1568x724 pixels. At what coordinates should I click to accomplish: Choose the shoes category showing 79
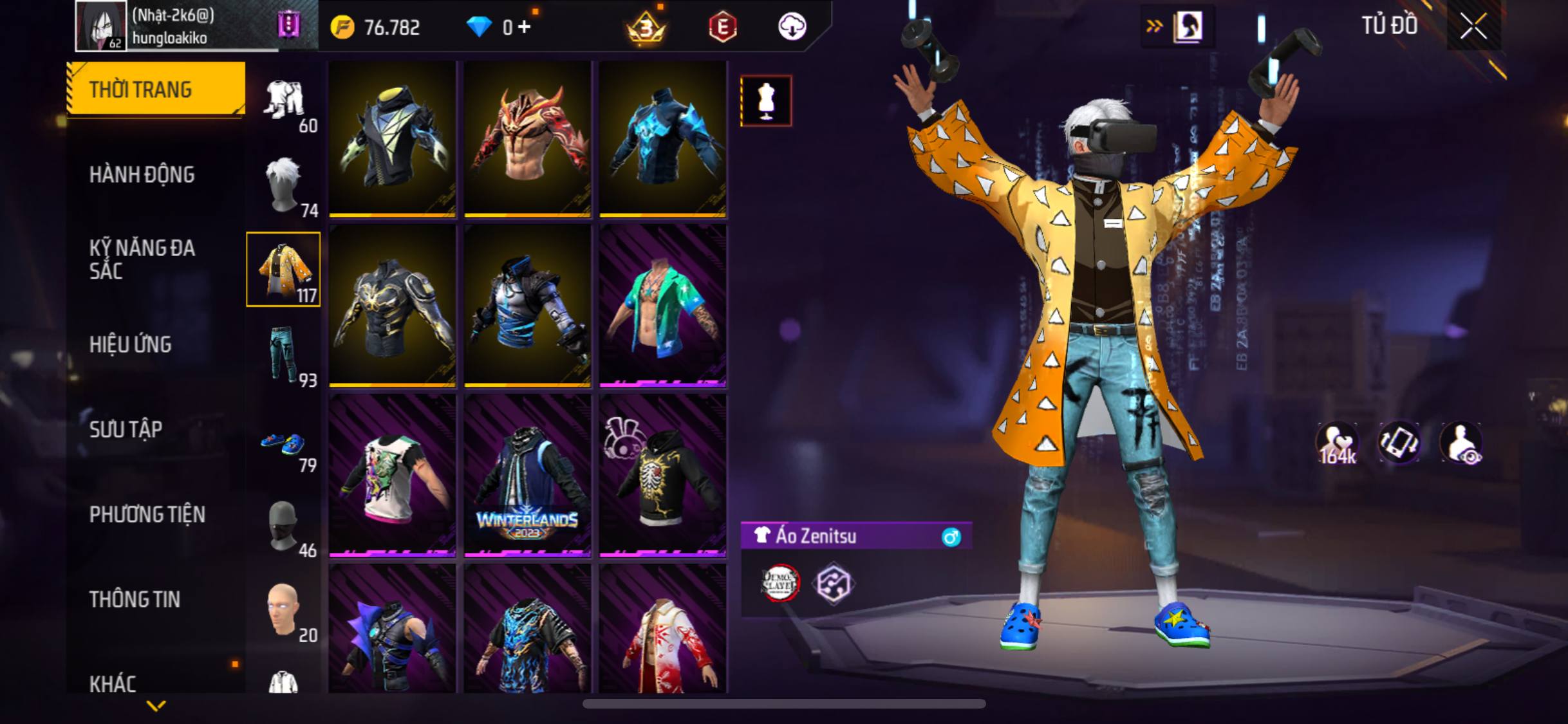(284, 445)
